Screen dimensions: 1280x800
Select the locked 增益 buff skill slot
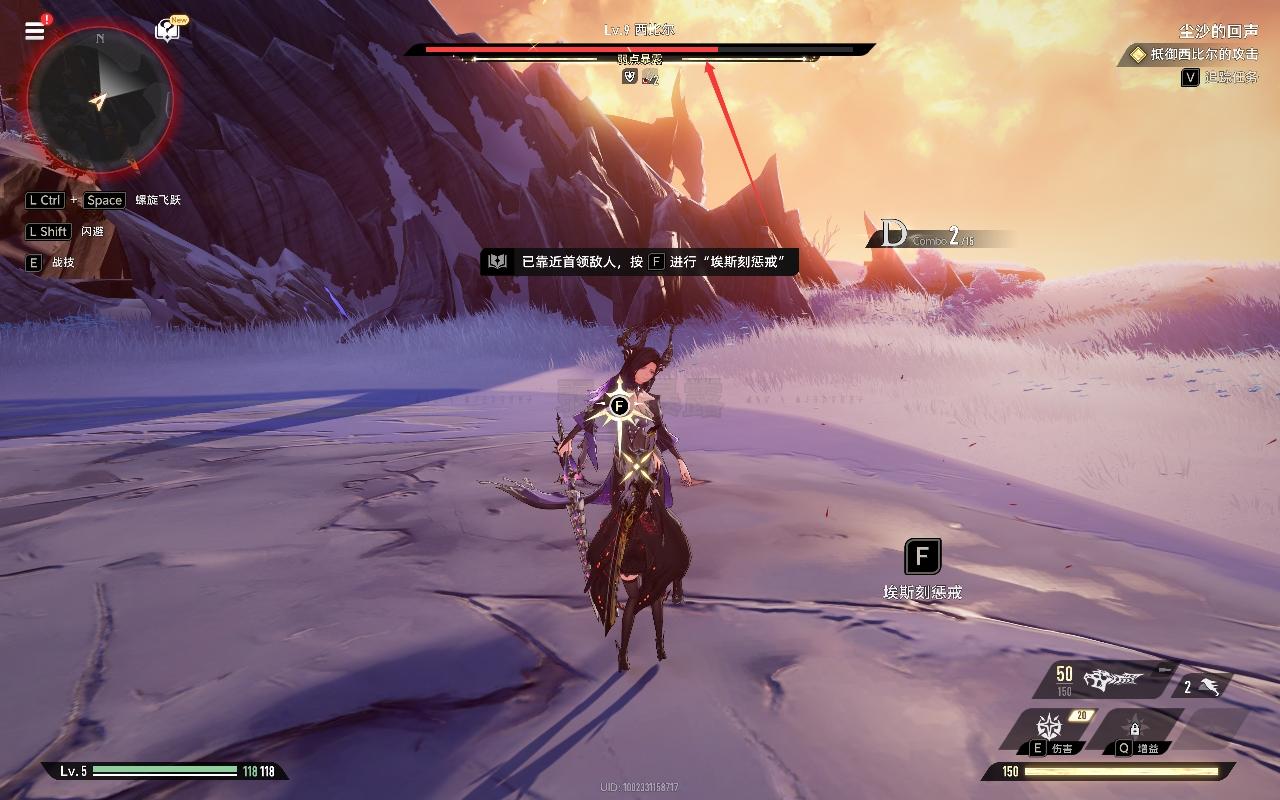[1134, 729]
